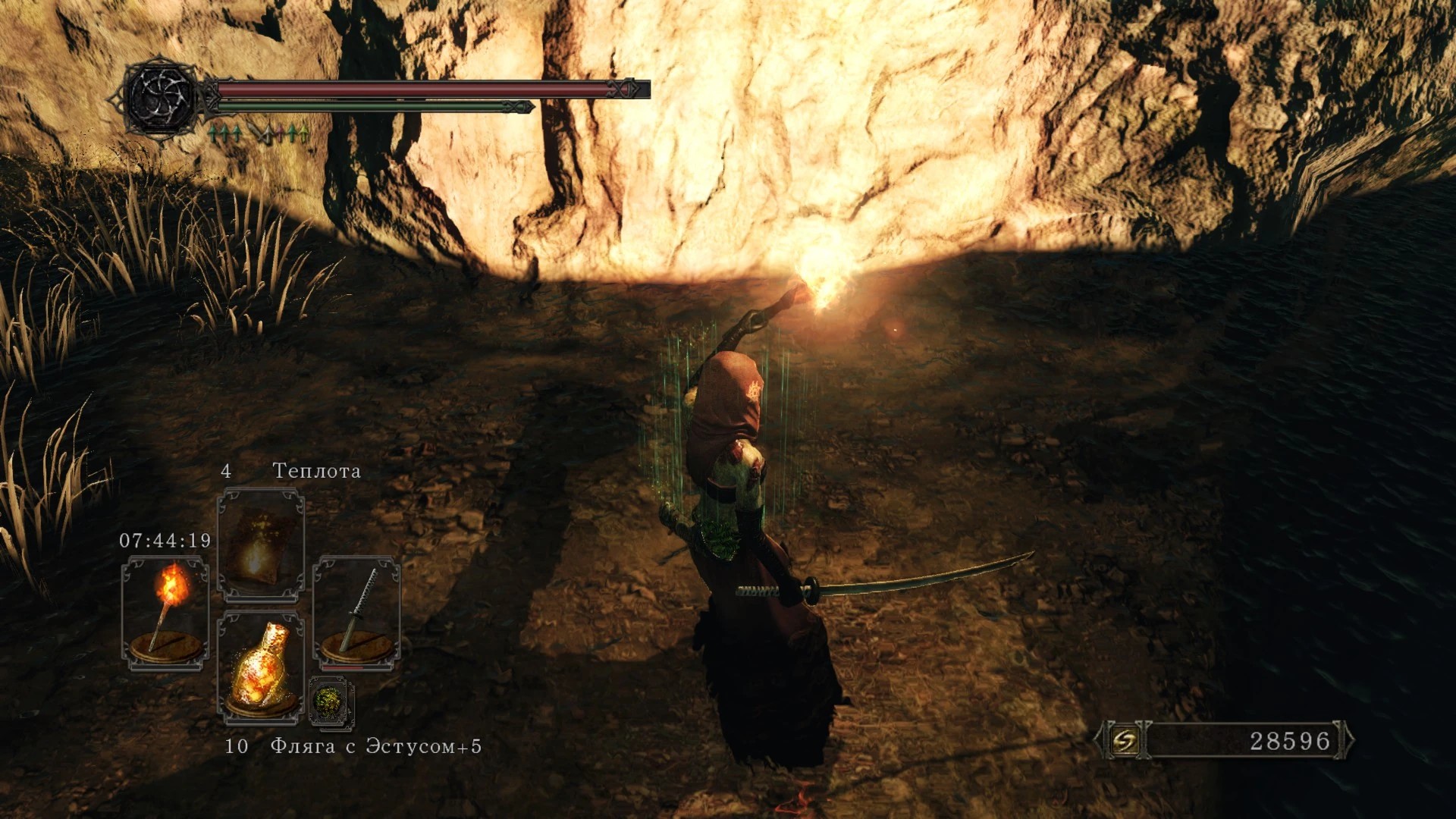This screenshot has width=1456, height=819.
Task: Click the small green queued item icon
Action: coord(331,702)
